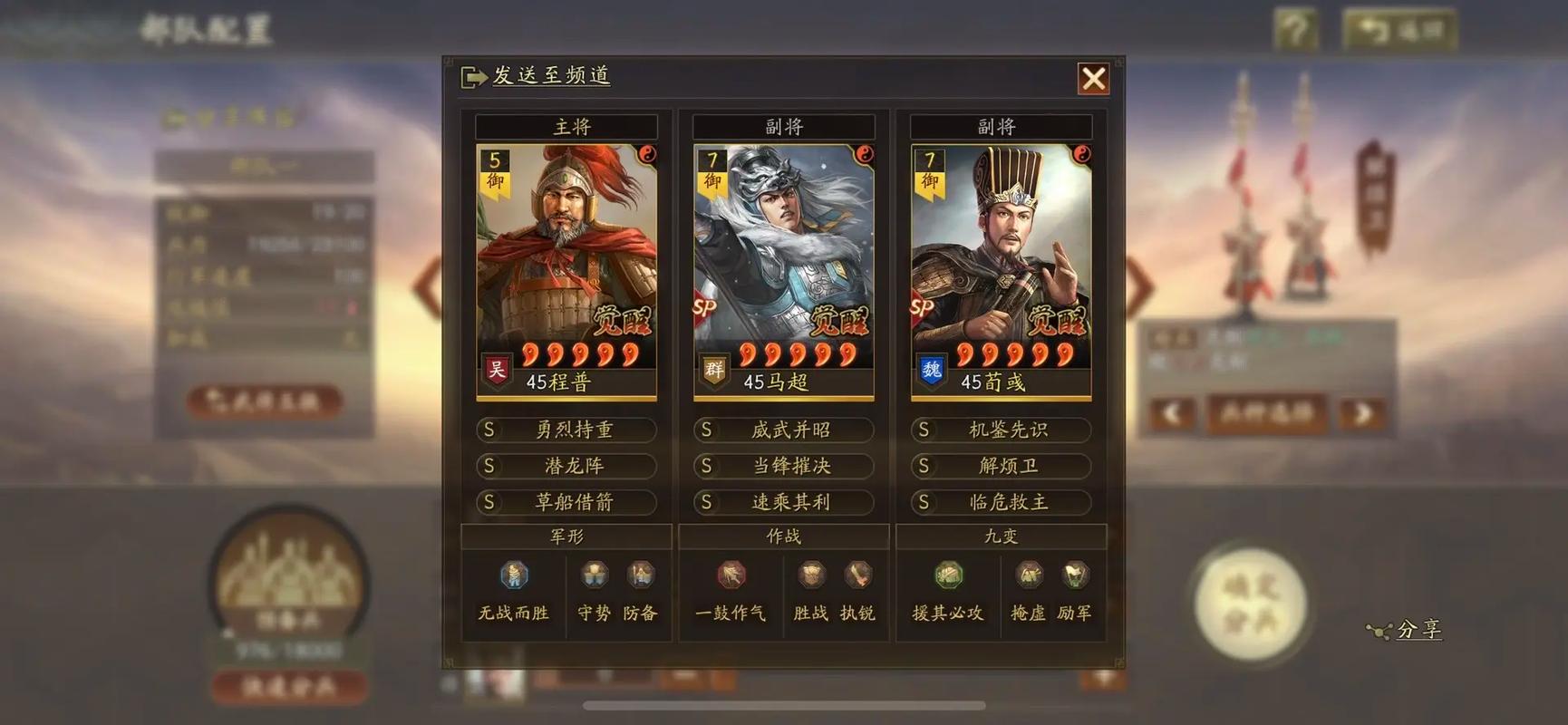1568x725 pixels.
Task: Select the 无战而胜 formation icon
Action: [x=512, y=575]
